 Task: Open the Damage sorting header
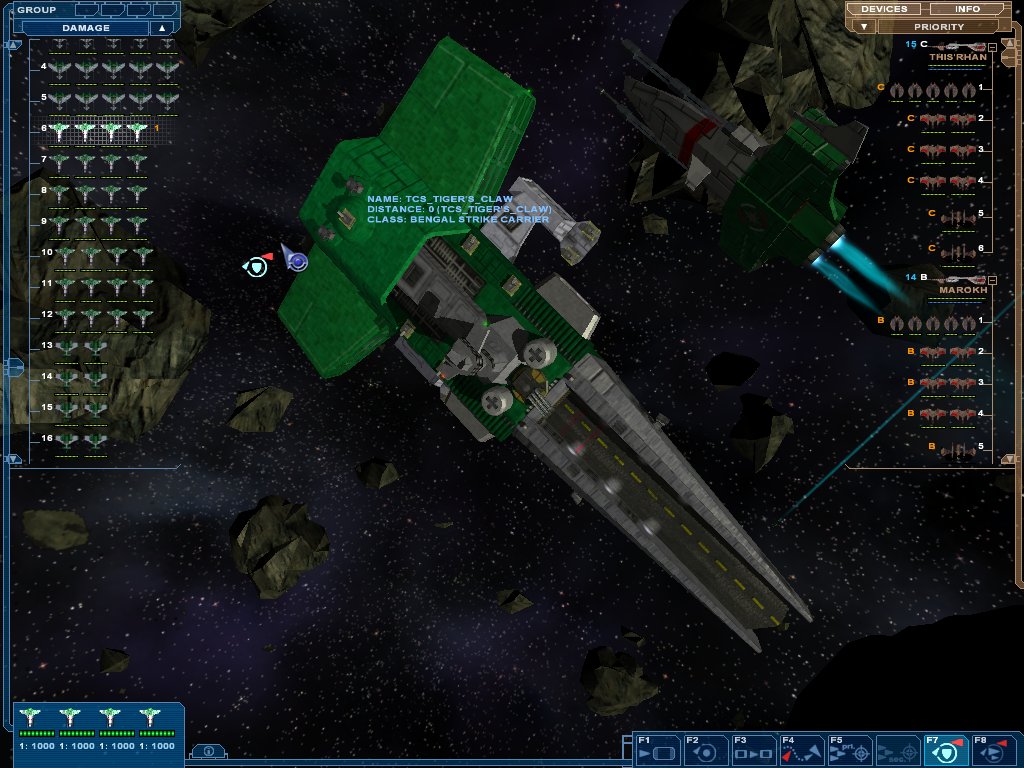point(86,28)
